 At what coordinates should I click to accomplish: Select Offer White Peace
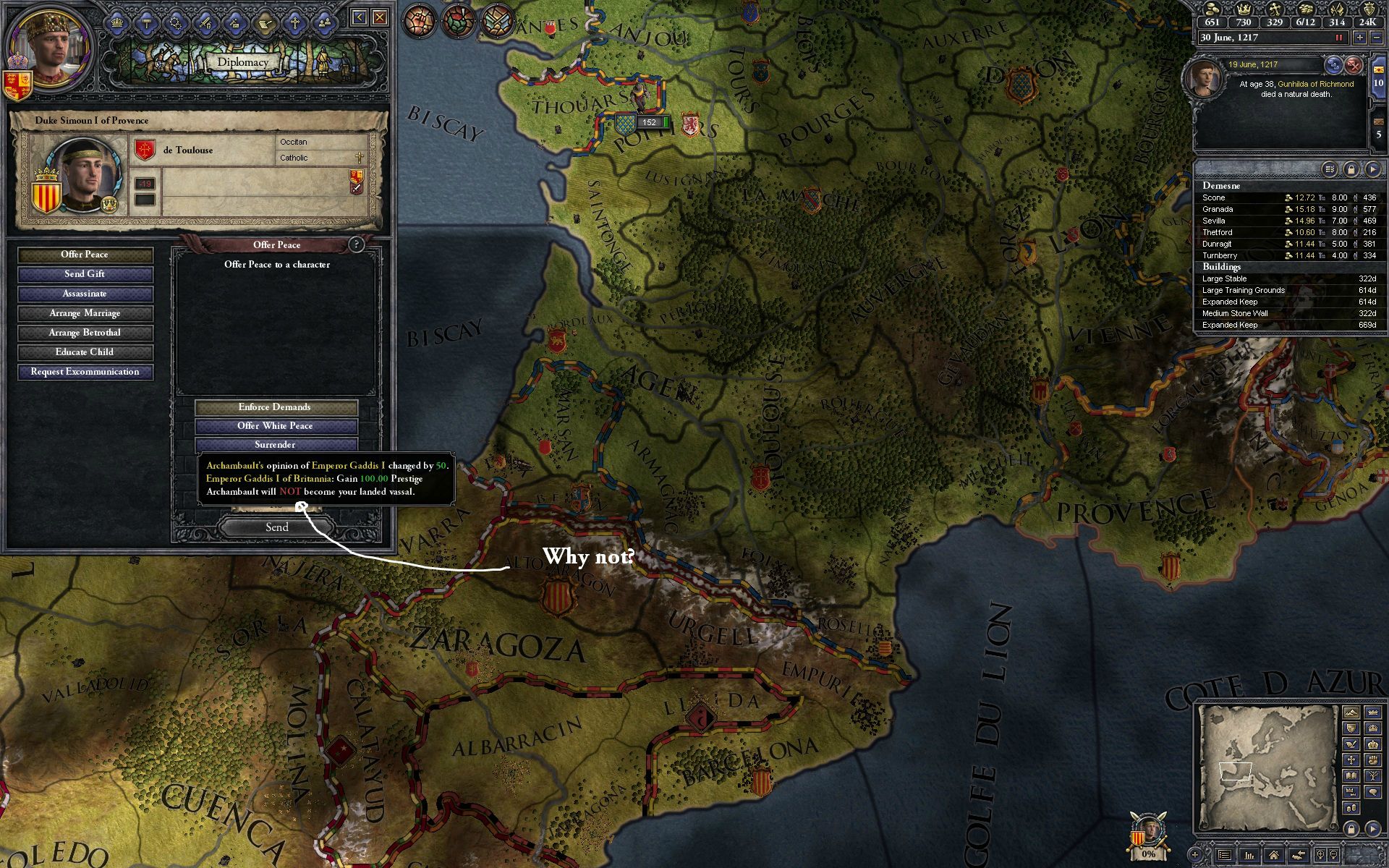275,426
